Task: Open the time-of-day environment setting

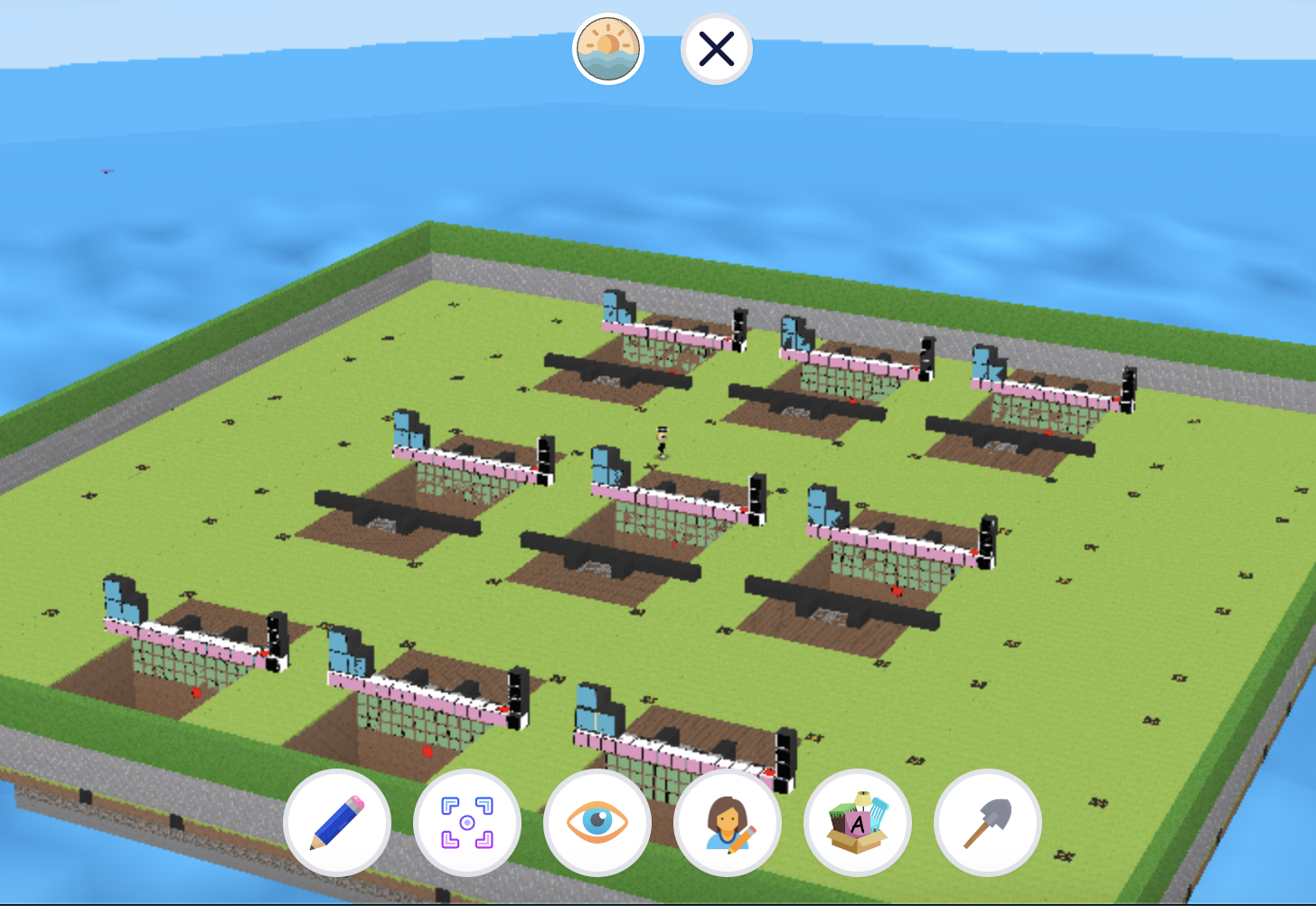Action: (x=607, y=49)
